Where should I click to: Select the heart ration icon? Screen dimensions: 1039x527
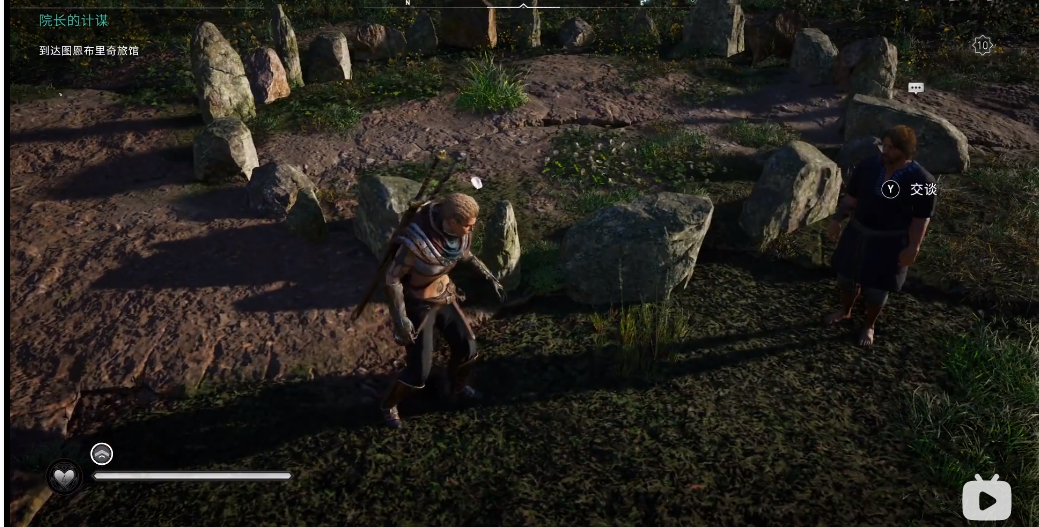tap(65, 476)
